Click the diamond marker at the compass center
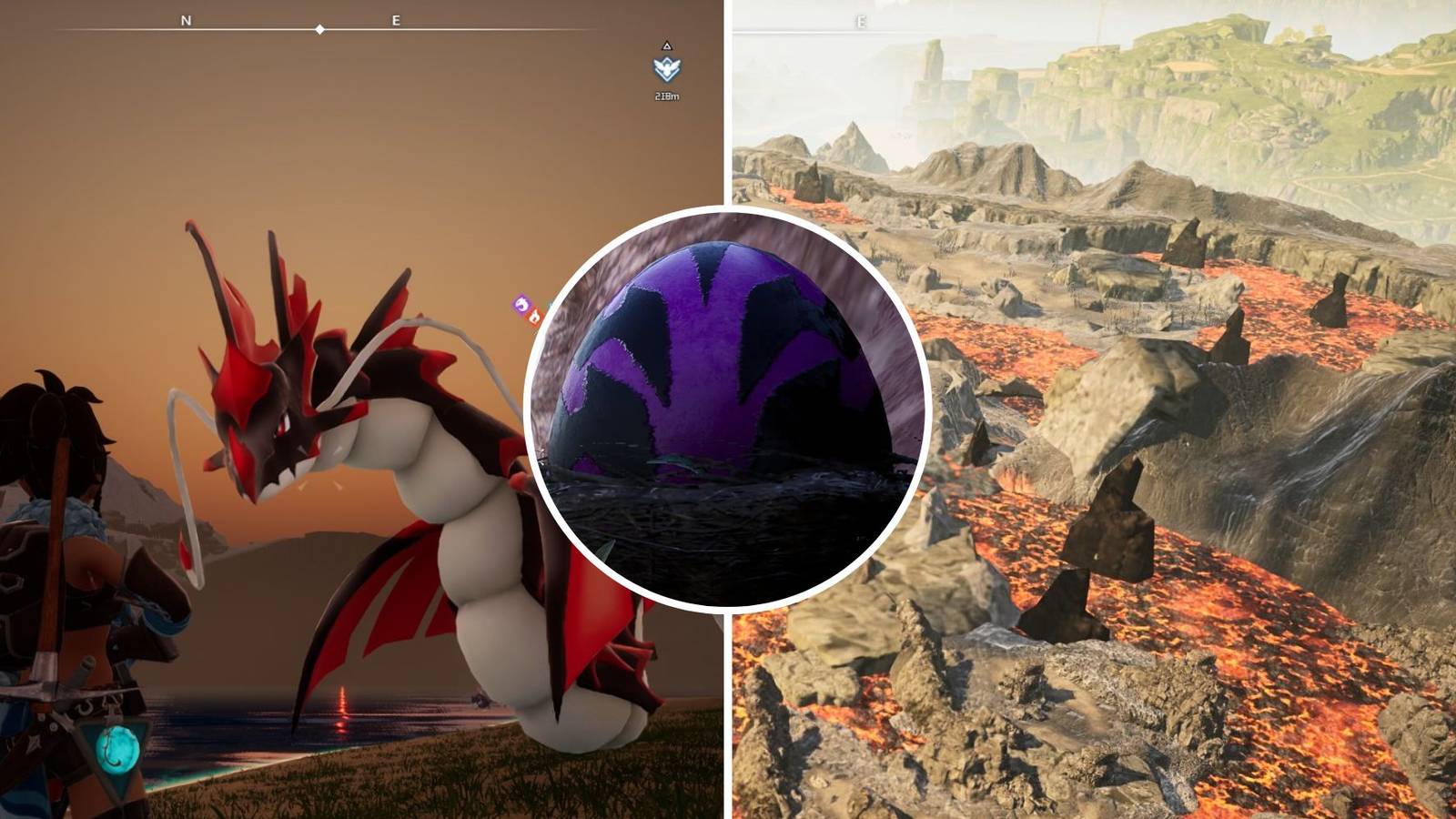Screen dimensions: 1456x819 (x=318, y=28)
